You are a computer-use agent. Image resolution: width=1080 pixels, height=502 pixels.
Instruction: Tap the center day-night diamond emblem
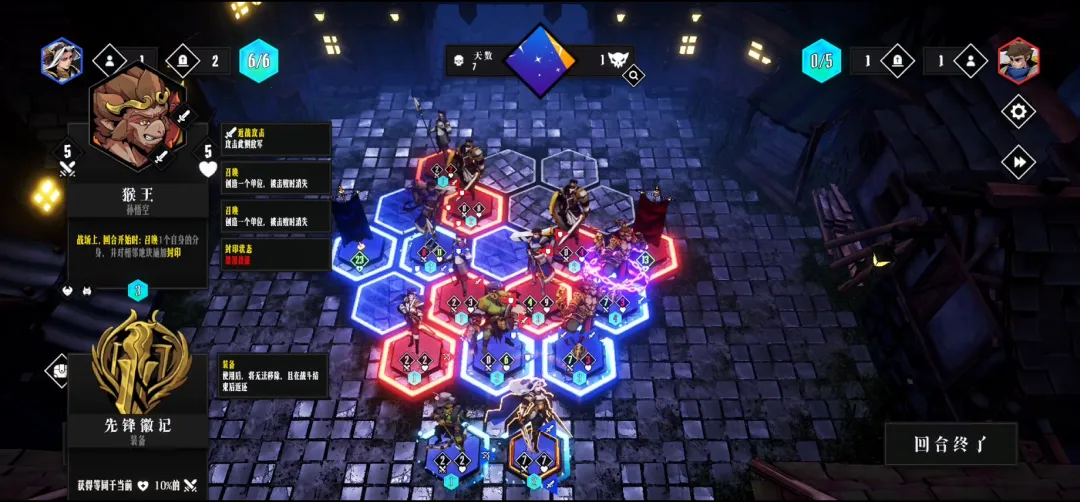click(540, 60)
